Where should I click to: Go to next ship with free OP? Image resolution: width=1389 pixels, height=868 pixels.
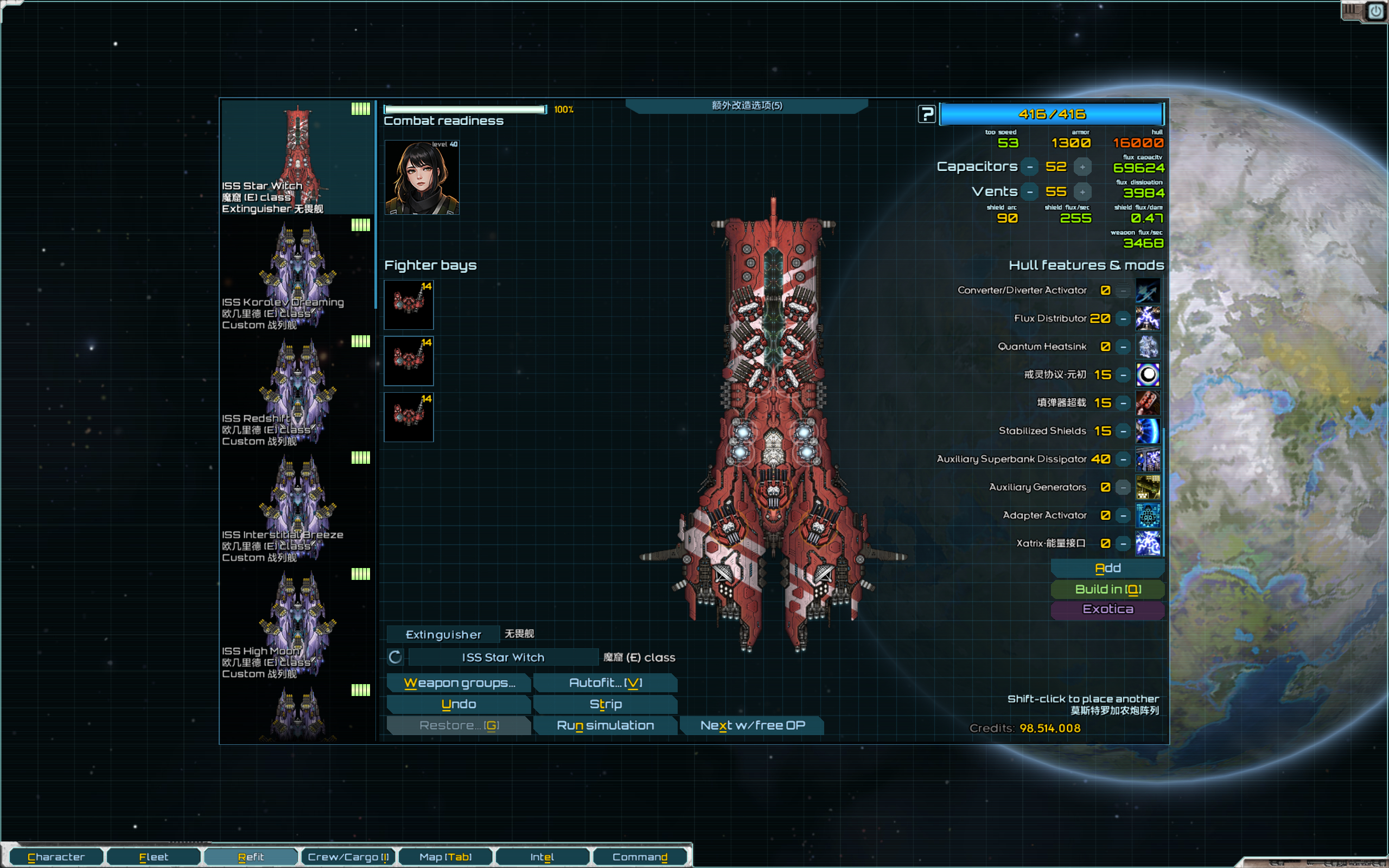pyautogui.click(x=752, y=725)
